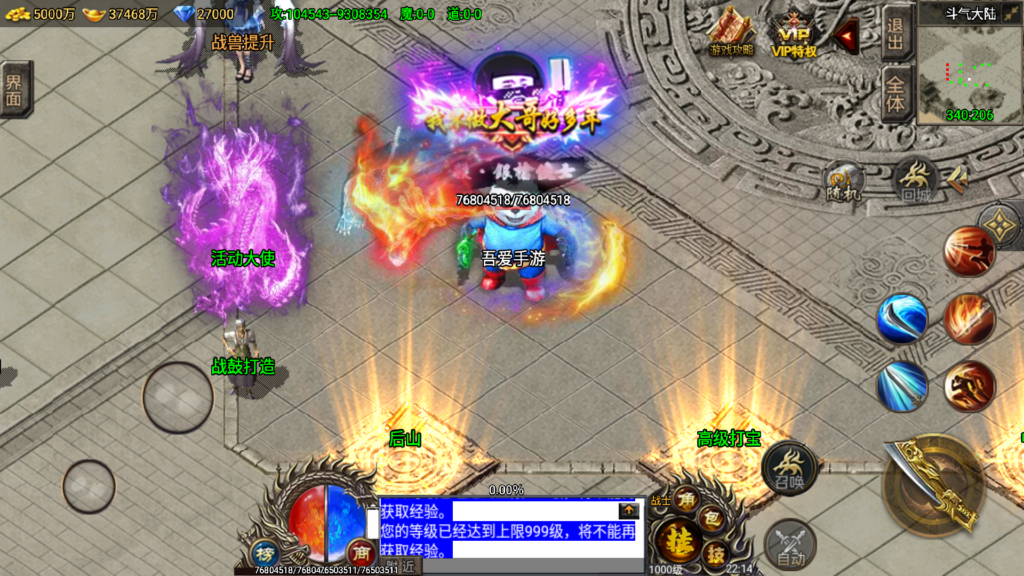This screenshot has width=1024, height=576.
Task: Cast the flaming sword skill
Action: pyautogui.click(x=969, y=318)
